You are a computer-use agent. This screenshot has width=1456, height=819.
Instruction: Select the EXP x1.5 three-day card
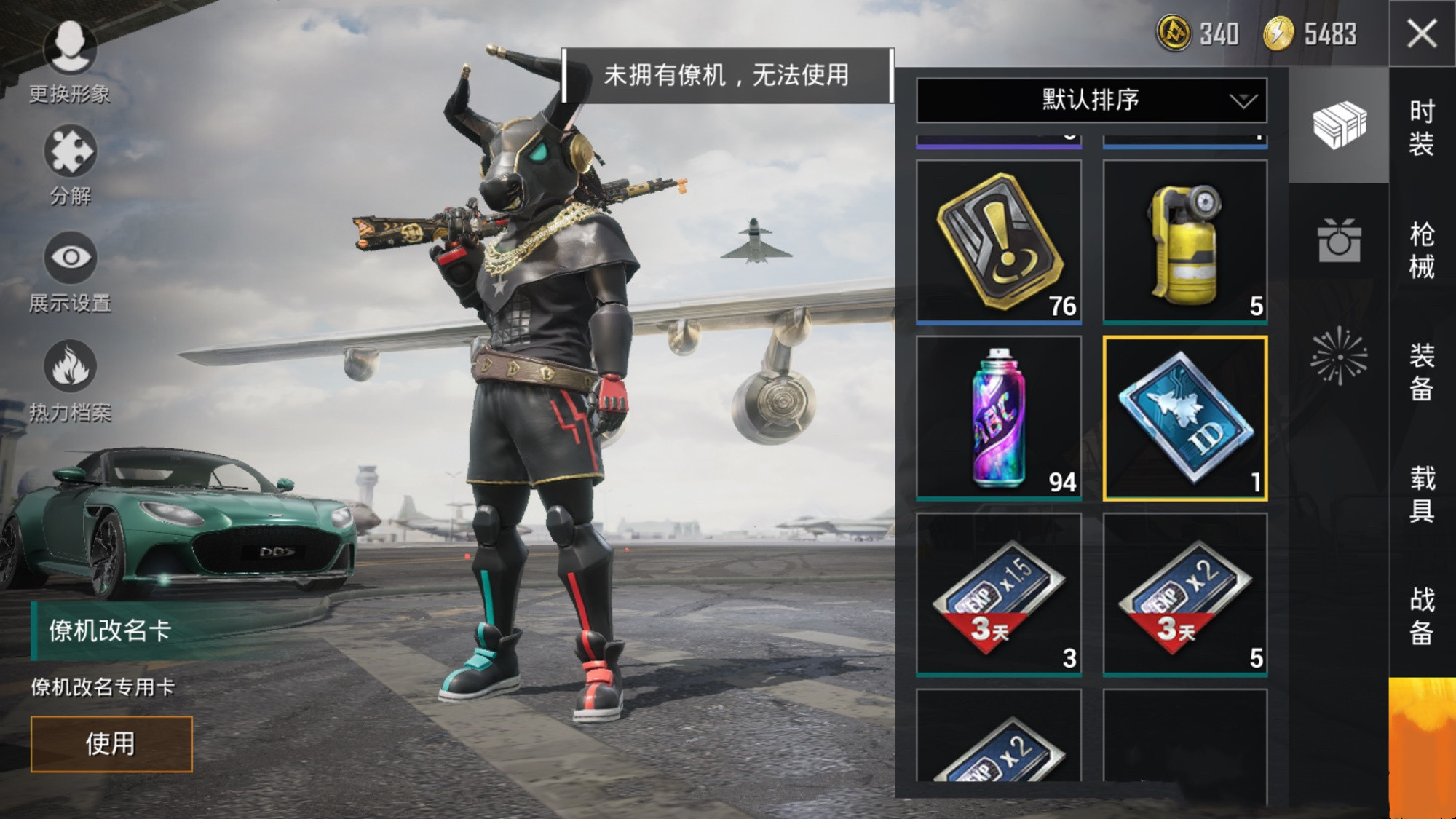(999, 594)
